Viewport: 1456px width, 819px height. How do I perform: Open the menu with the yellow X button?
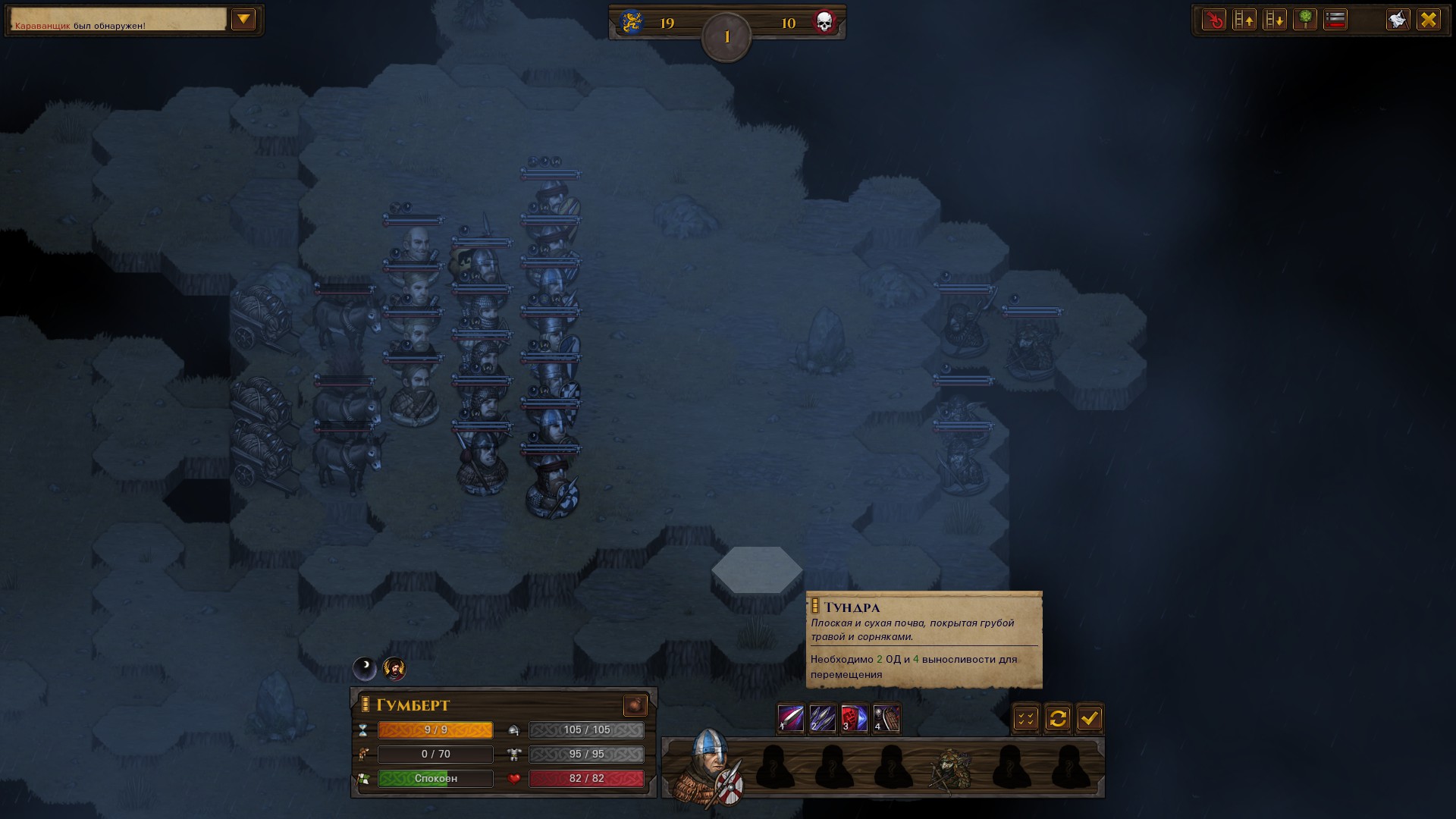pyautogui.click(x=1429, y=20)
